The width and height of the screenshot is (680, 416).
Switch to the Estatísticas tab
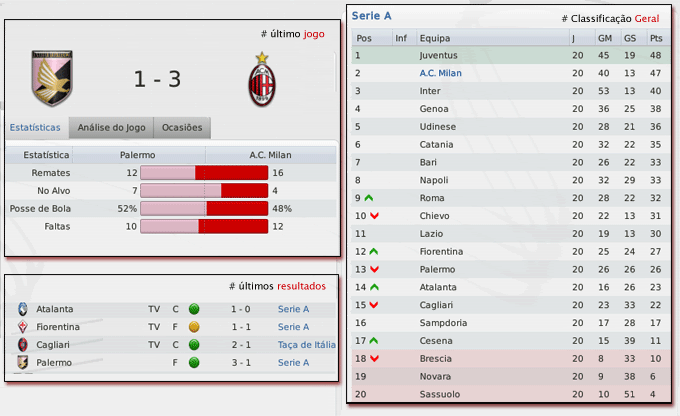point(35,128)
